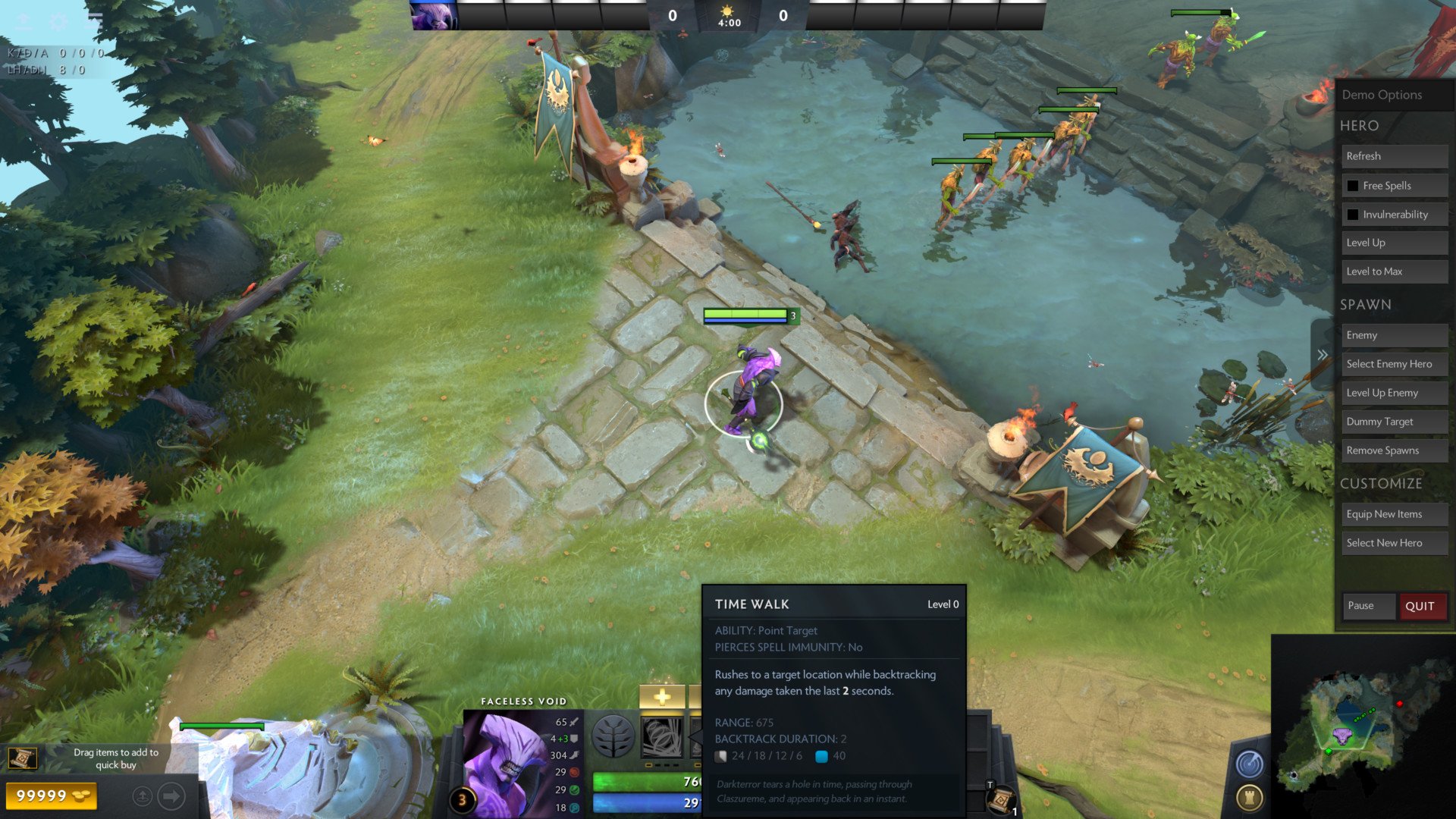This screenshot has height=819, width=1456.
Task: Activate the Scan radar icon above the minimap
Action: coord(1251,764)
